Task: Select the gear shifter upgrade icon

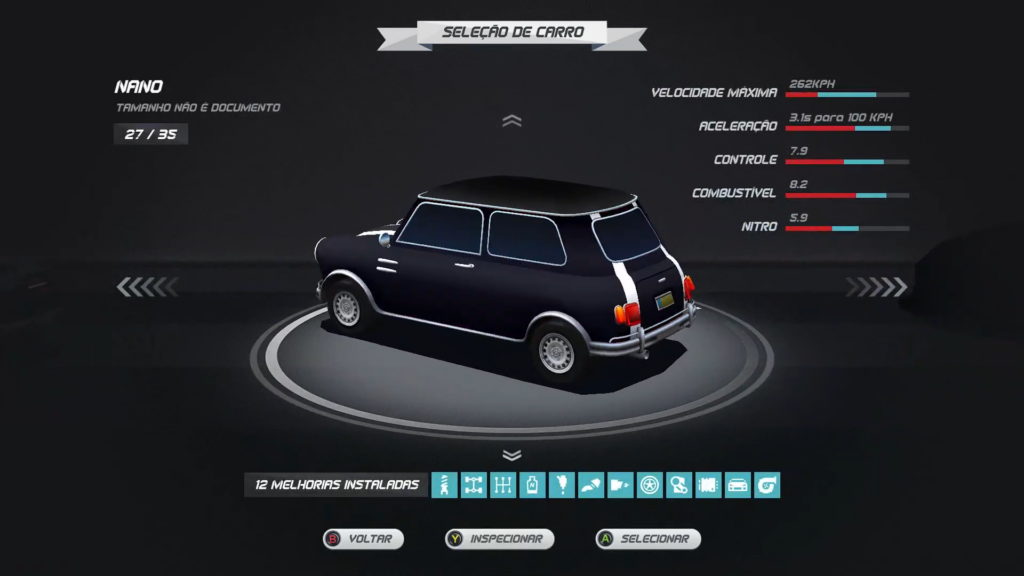Action: (x=503, y=485)
